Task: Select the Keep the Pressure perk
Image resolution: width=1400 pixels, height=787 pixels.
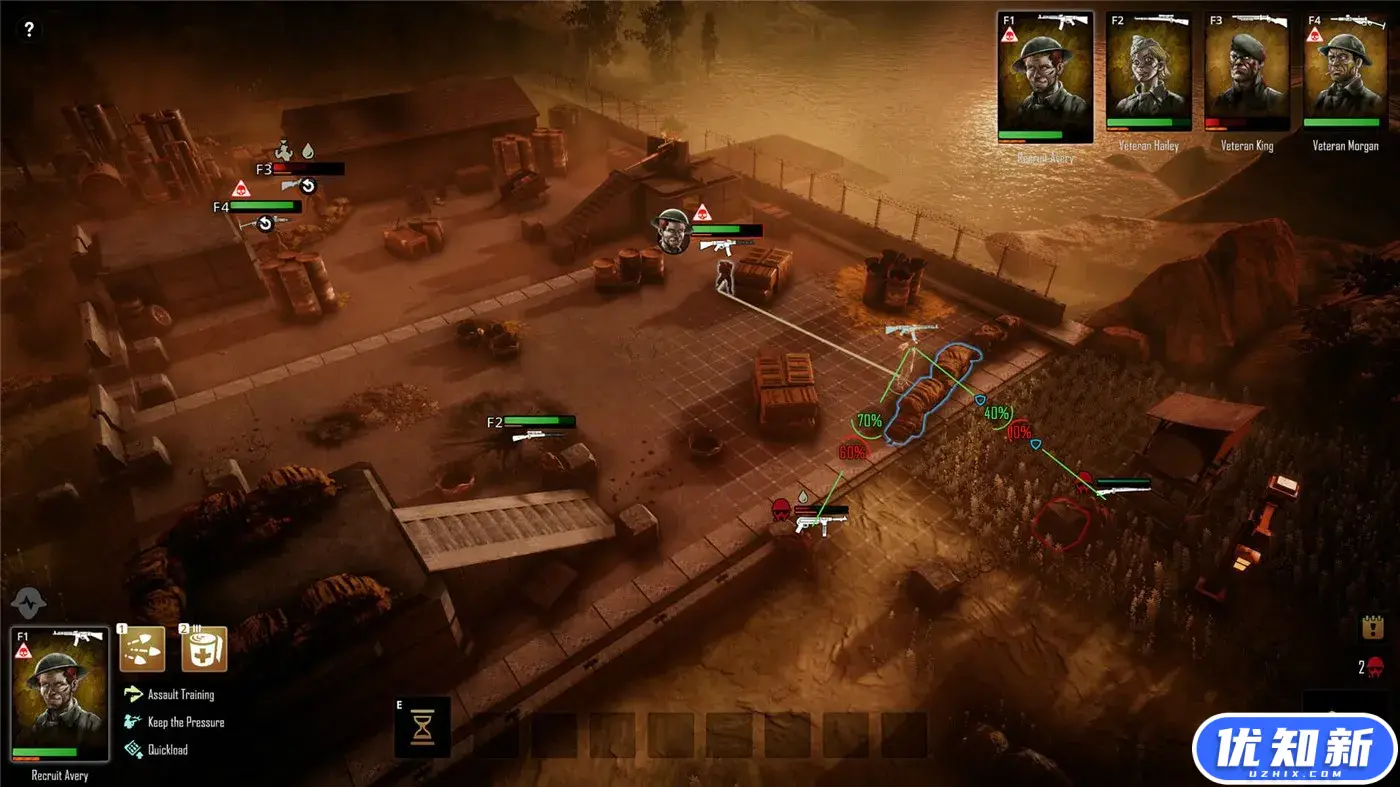Action: click(x=185, y=722)
